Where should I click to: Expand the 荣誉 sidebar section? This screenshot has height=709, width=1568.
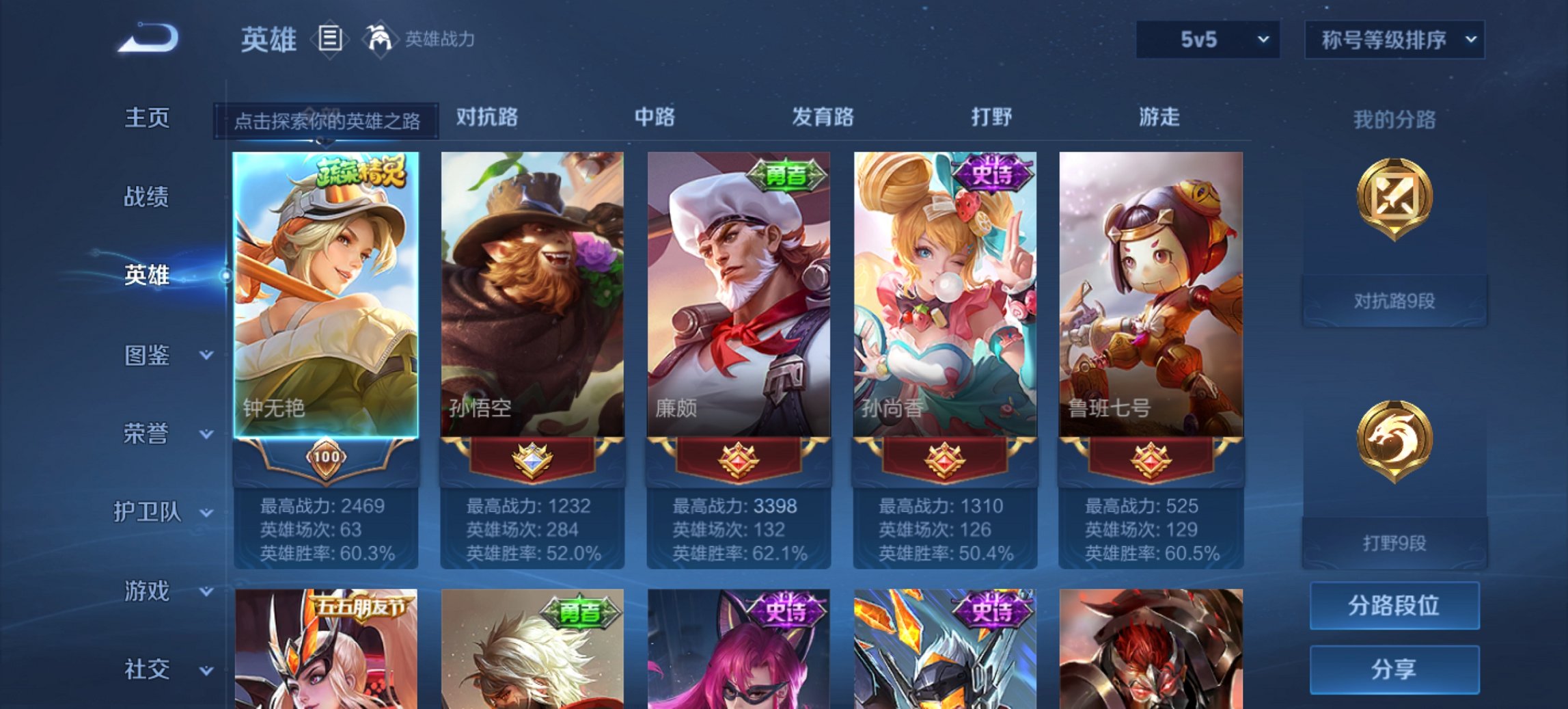click(x=149, y=434)
